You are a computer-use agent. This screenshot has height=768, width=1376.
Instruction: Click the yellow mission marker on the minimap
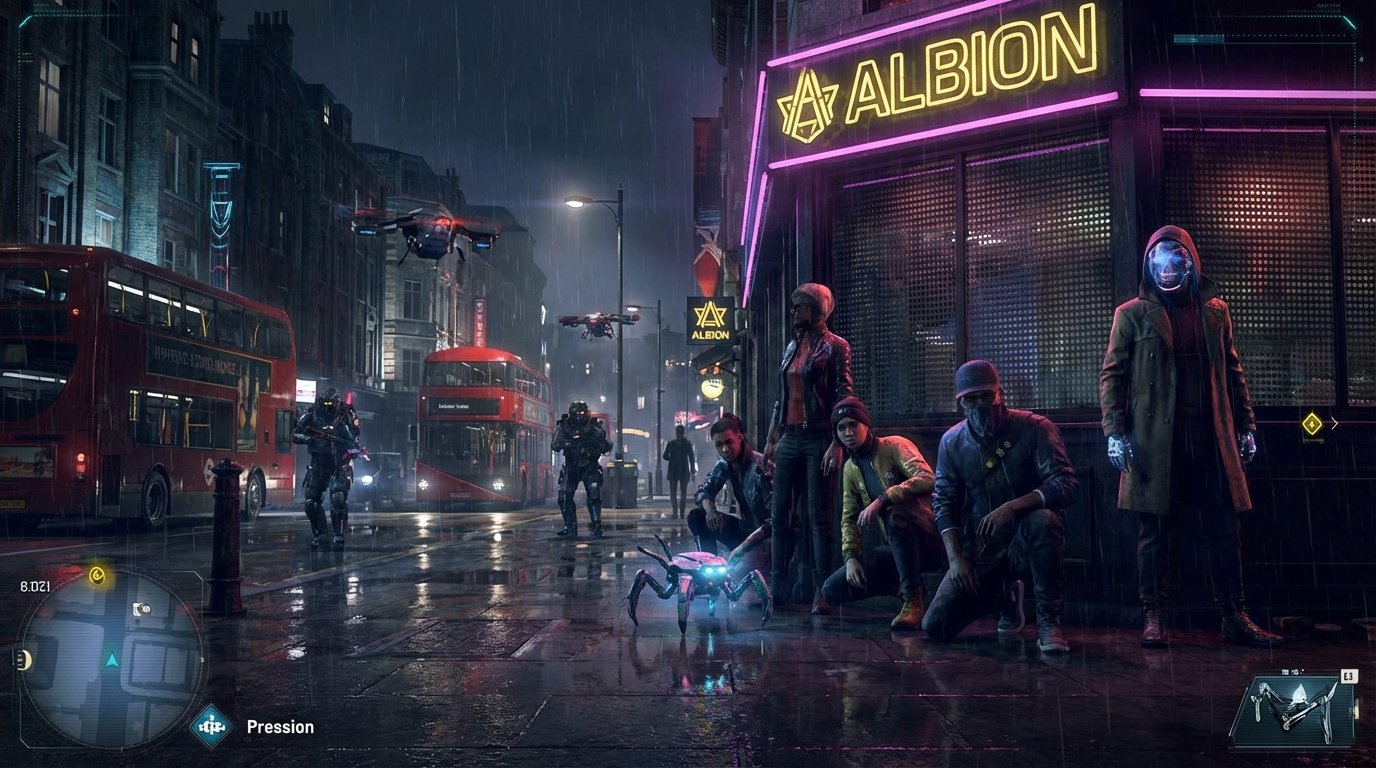point(97,575)
